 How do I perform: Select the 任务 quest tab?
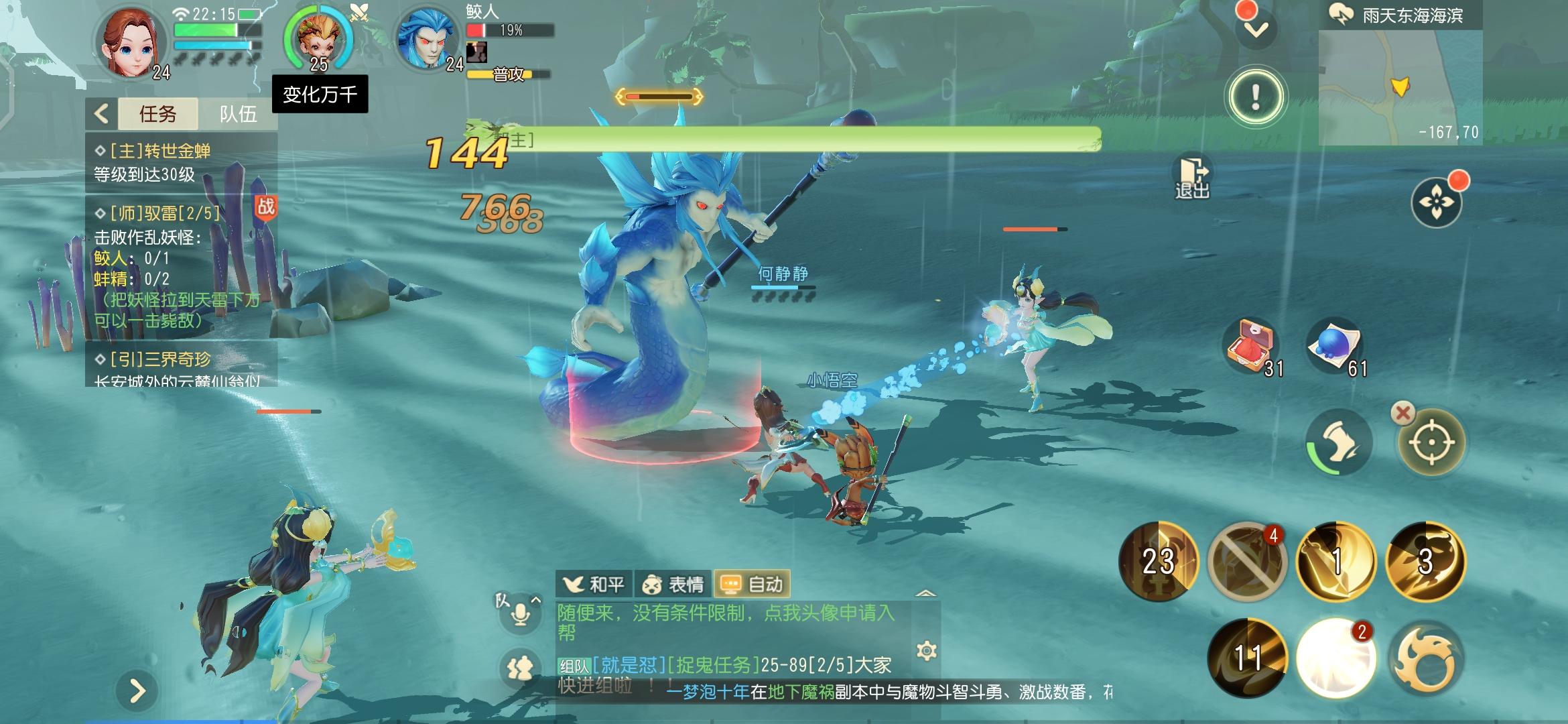pyautogui.click(x=158, y=114)
